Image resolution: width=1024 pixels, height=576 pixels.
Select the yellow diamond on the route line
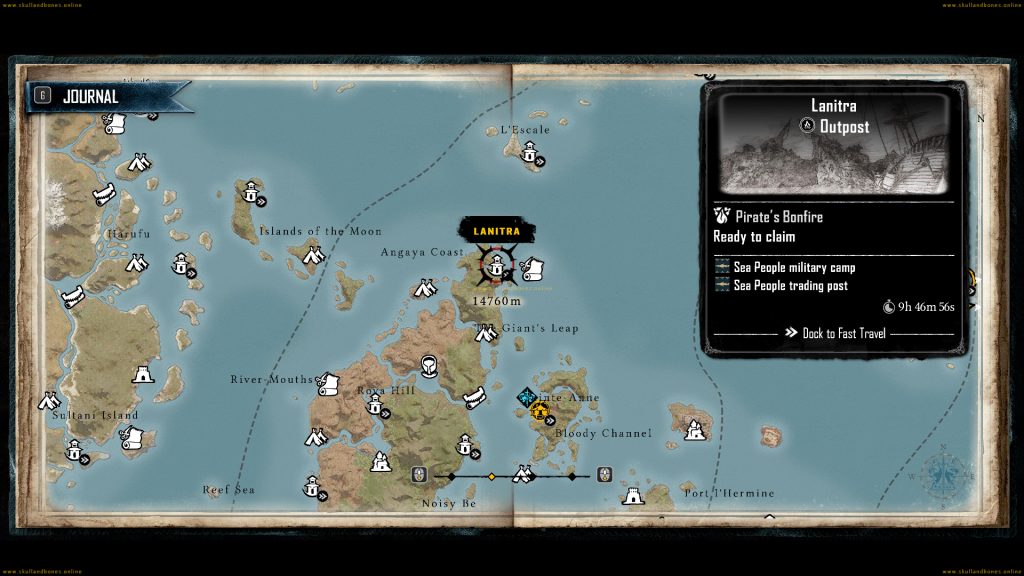(x=491, y=476)
